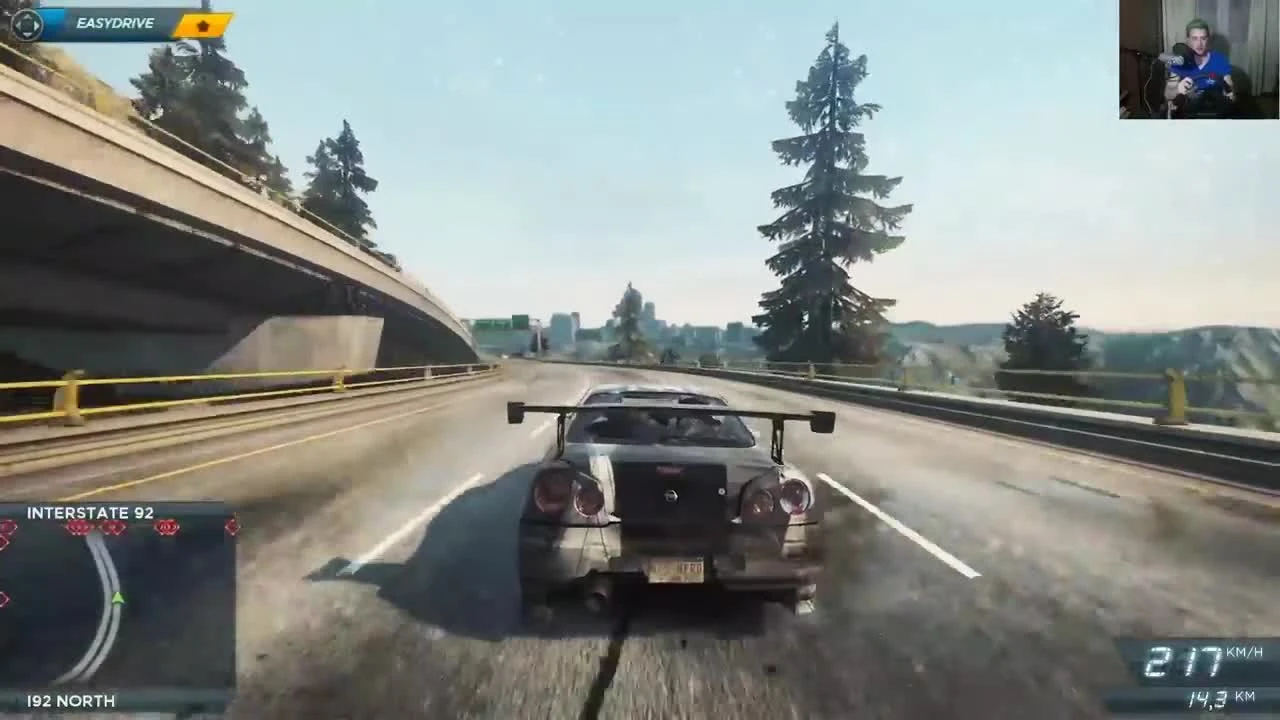Expand the INTERSTATE 92 location header
Screen dimensions: 1280x720
[x=88, y=512]
